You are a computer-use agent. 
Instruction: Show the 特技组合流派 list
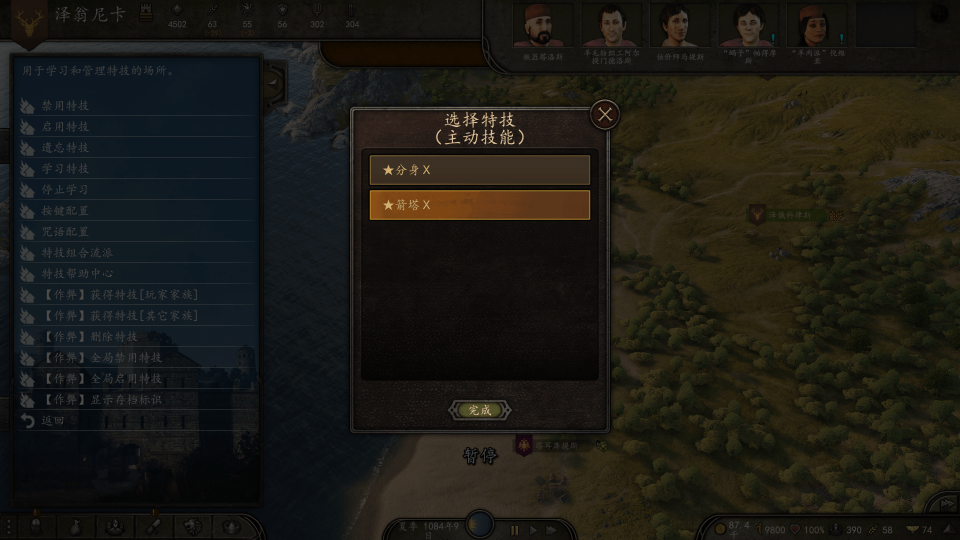point(78,253)
